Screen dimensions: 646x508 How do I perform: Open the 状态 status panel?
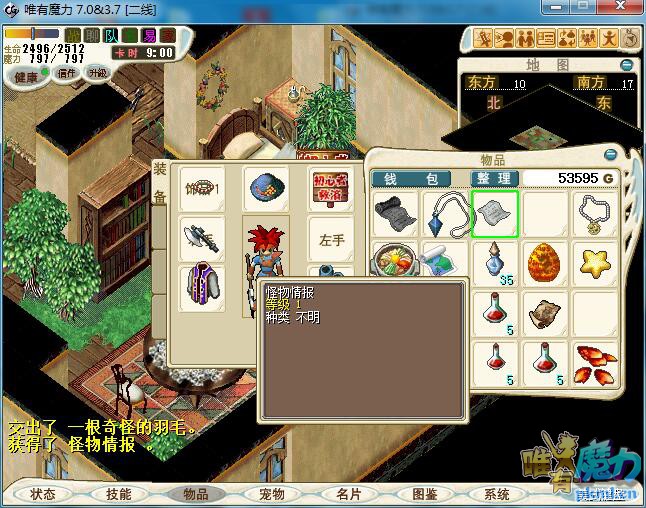click(x=43, y=494)
